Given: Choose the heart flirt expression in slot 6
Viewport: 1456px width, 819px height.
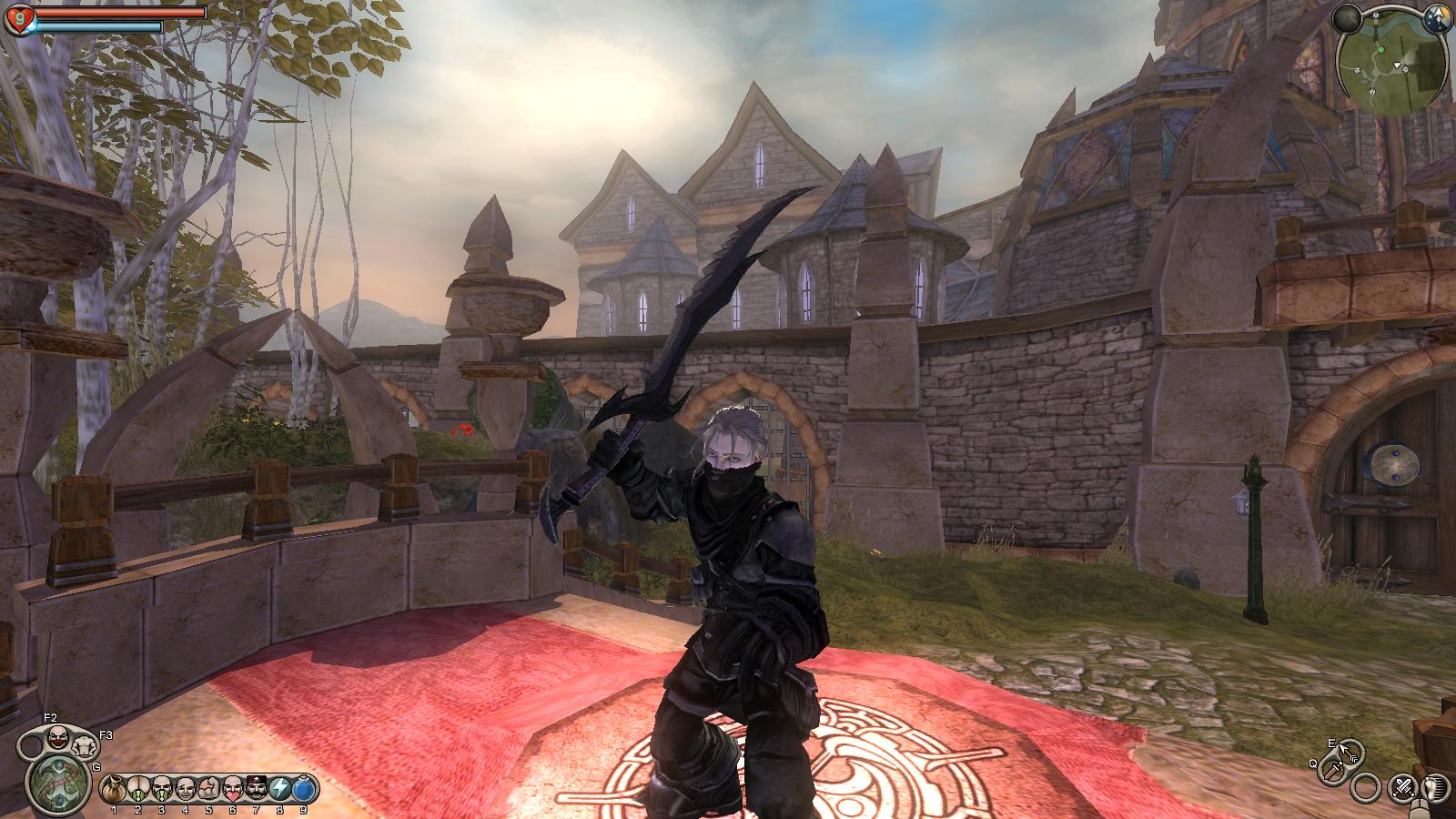Looking at the screenshot, I should [232, 788].
